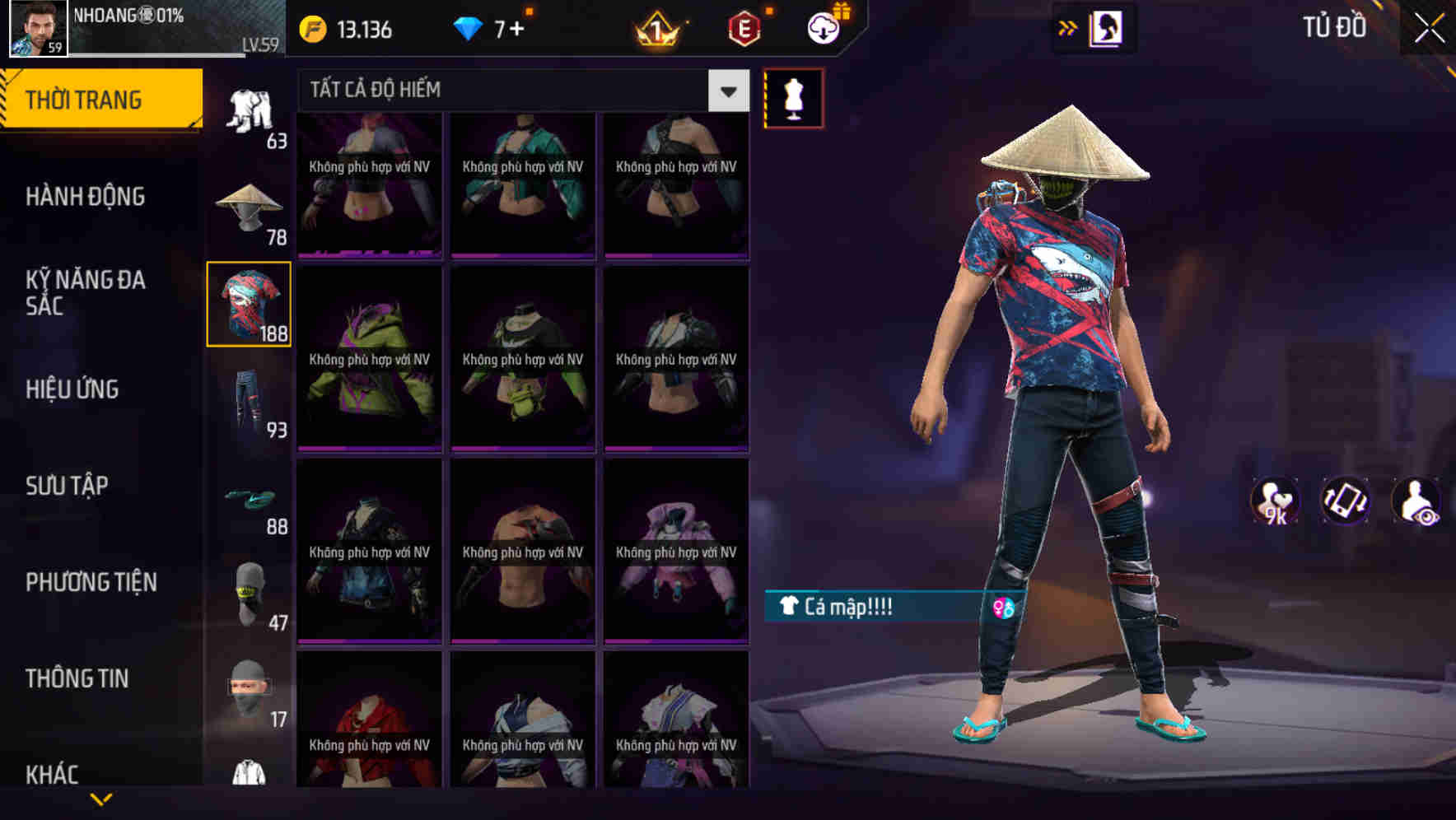Open the gift download center icon
This screenshot has height=820, width=1456.
point(824,27)
